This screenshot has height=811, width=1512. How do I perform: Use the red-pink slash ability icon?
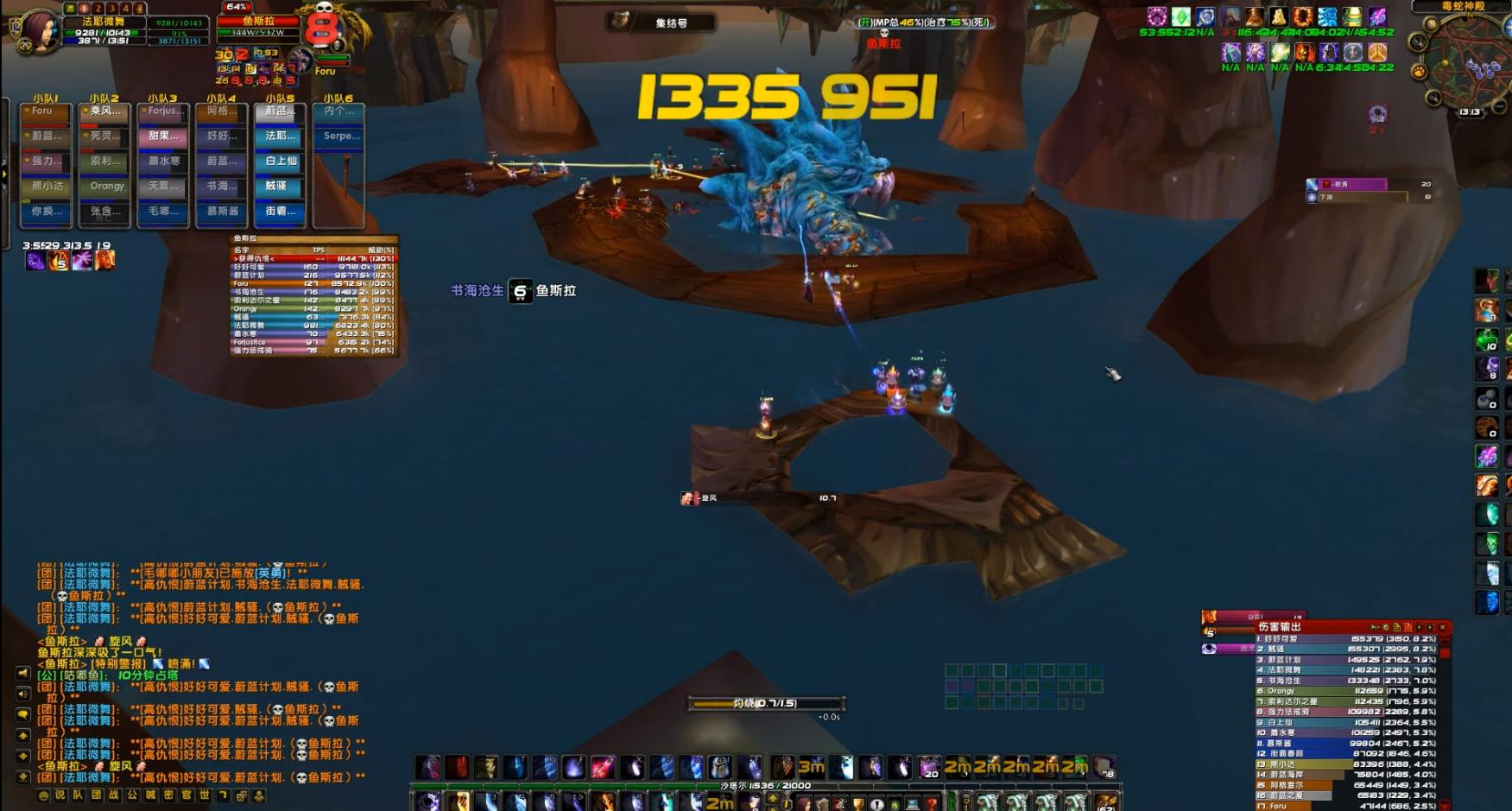tap(603, 767)
